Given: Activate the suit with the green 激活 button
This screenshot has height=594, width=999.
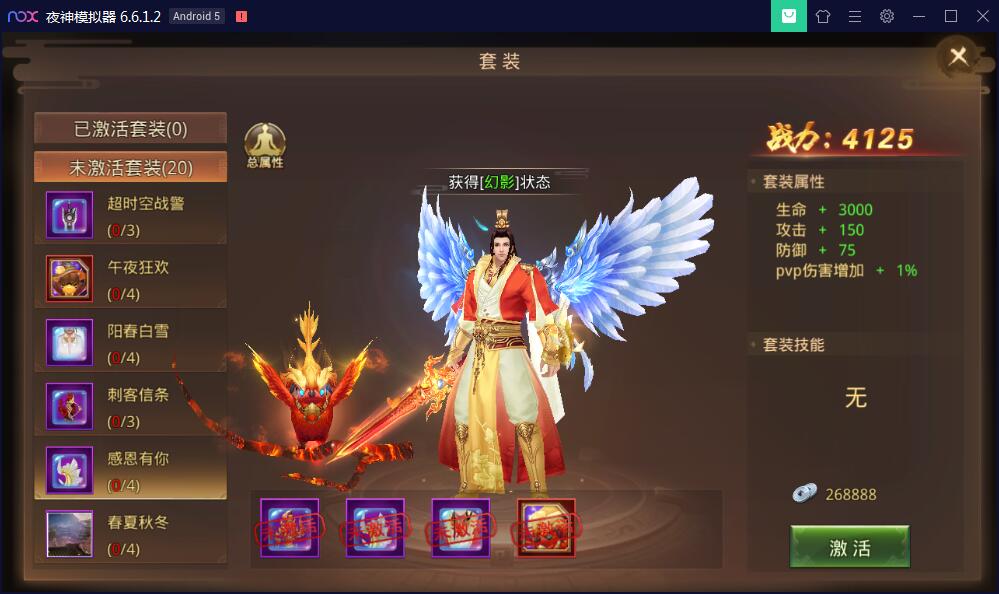Looking at the screenshot, I should 849,547.
